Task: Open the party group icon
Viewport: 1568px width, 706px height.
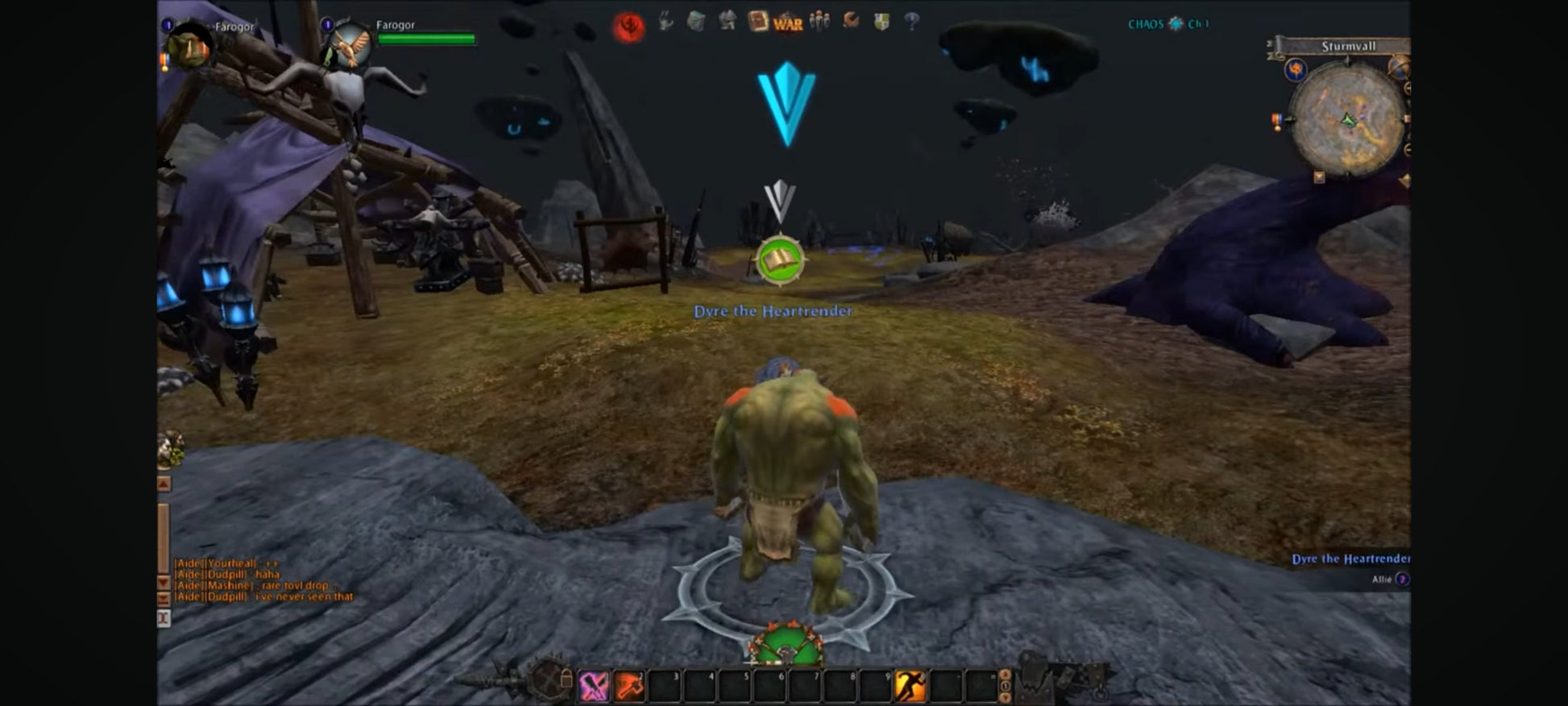Action: [819, 21]
